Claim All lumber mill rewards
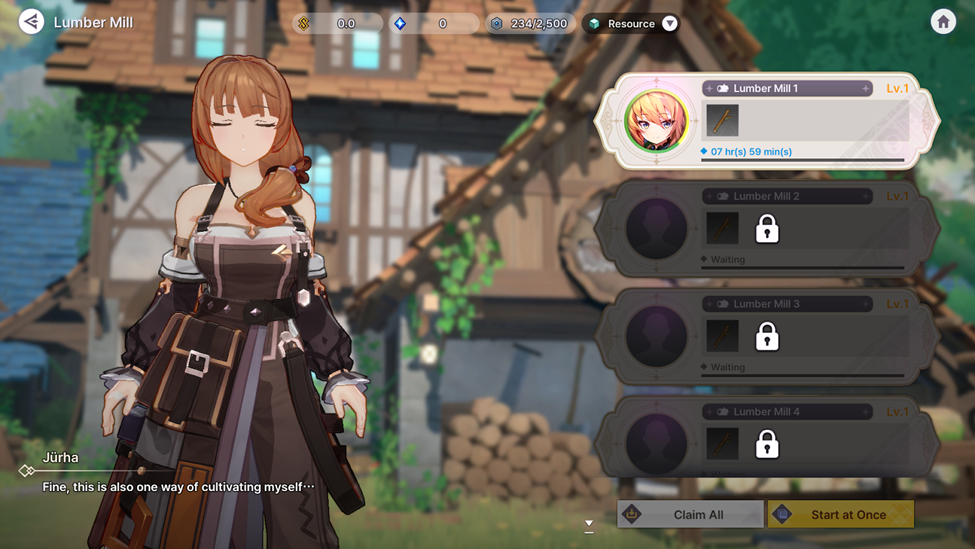This screenshot has width=975, height=549. point(690,514)
